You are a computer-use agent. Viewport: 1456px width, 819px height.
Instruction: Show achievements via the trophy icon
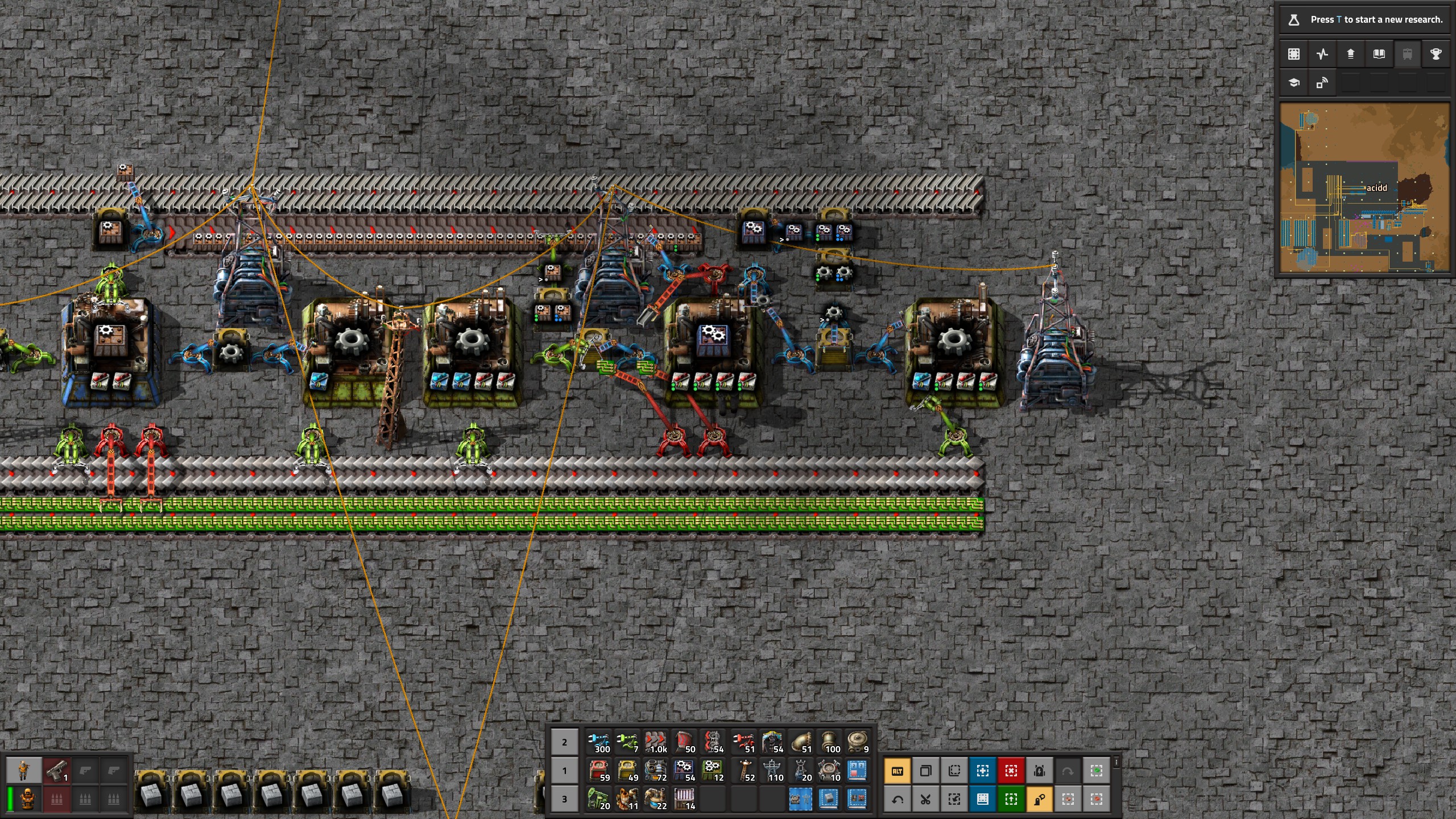pyautogui.click(x=1436, y=54)
